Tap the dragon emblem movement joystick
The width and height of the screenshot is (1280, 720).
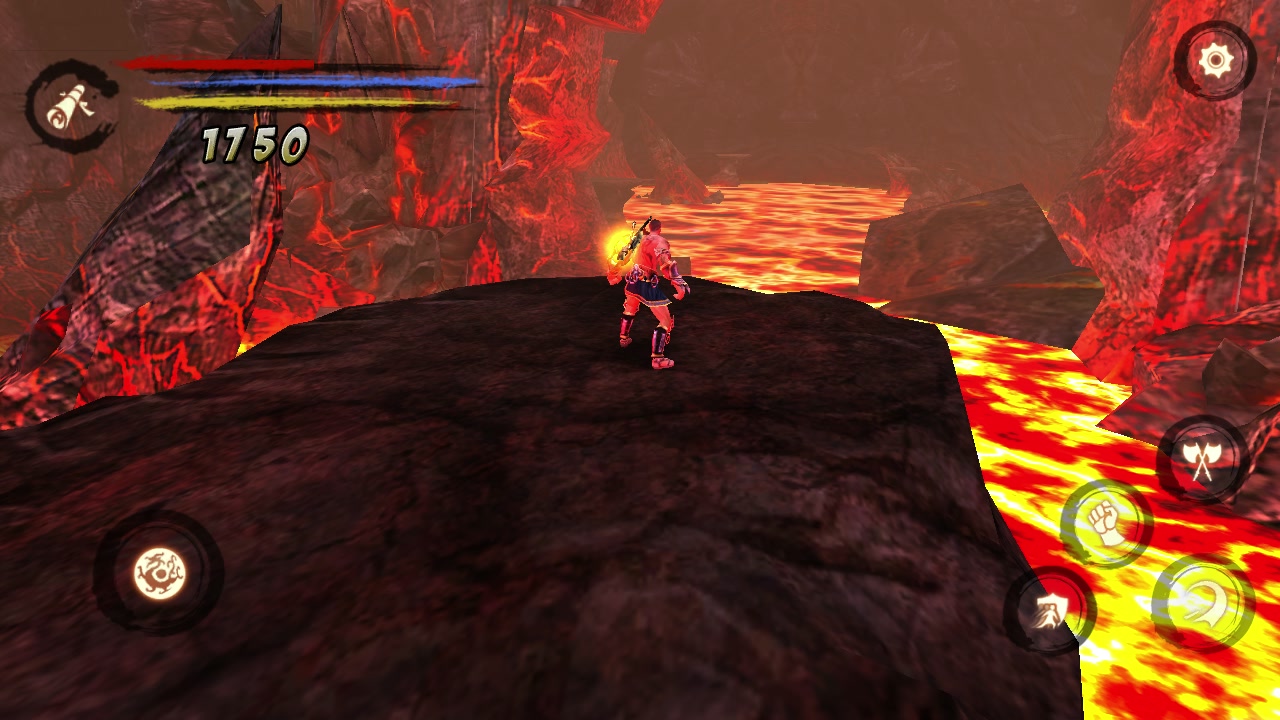[x=159, y=573]
